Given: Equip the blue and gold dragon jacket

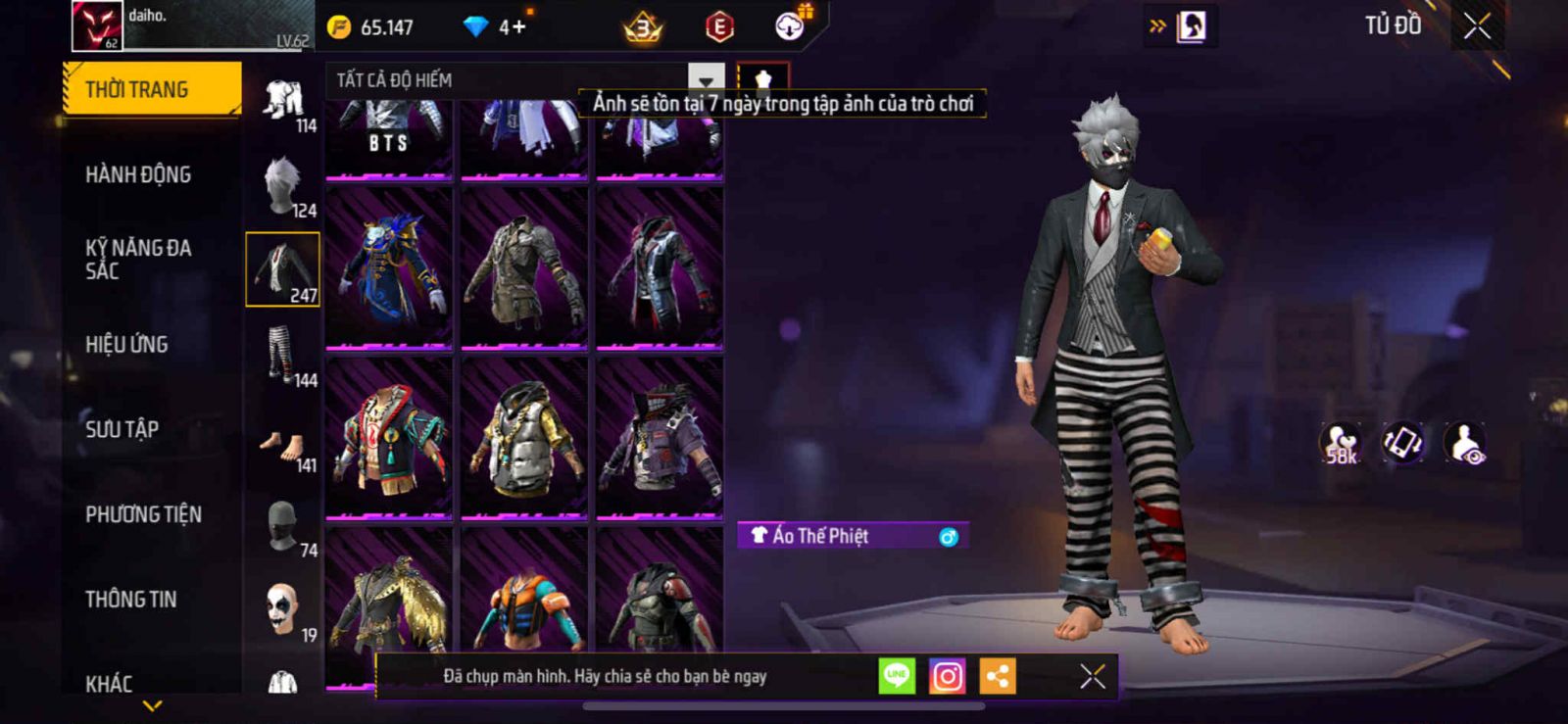Looking at the screenshot, I should point(389,267).
